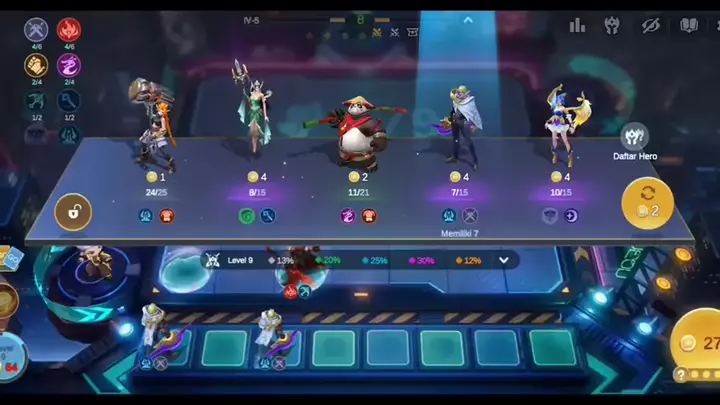The height and width of the screenshot is (405, 720).
Task: Buy the panda hero costing 2 gold
Action: click(355, 150)
